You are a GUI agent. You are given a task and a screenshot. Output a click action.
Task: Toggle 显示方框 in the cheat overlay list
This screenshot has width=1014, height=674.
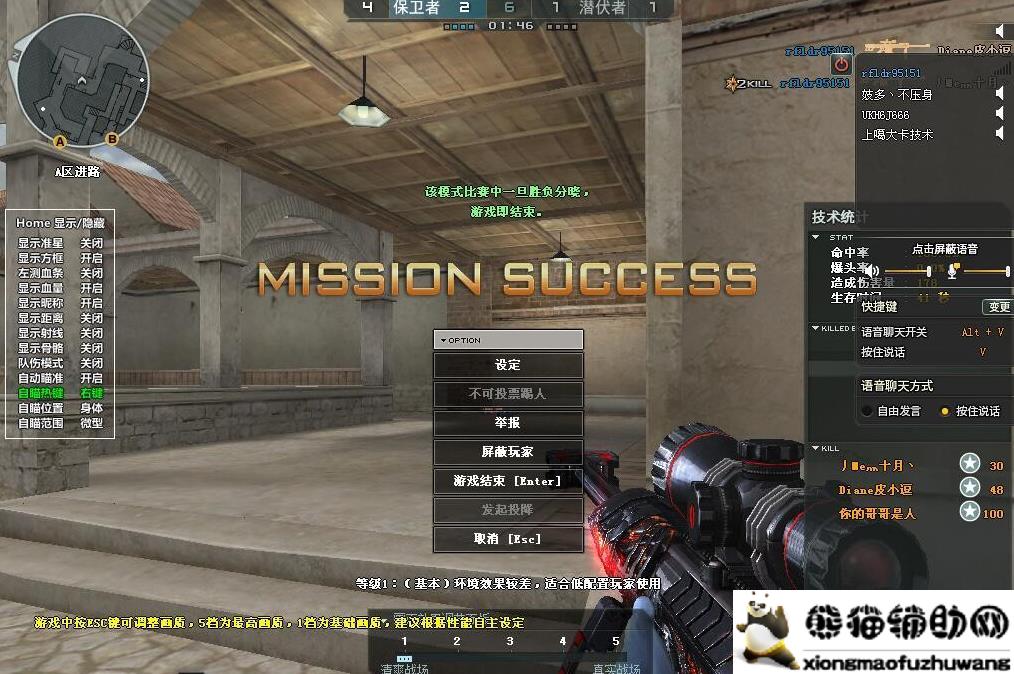coord(91,258)
